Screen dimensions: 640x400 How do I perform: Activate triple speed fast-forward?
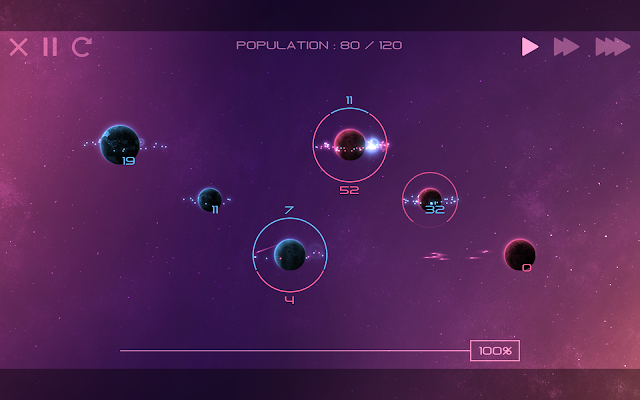(612, 46)
